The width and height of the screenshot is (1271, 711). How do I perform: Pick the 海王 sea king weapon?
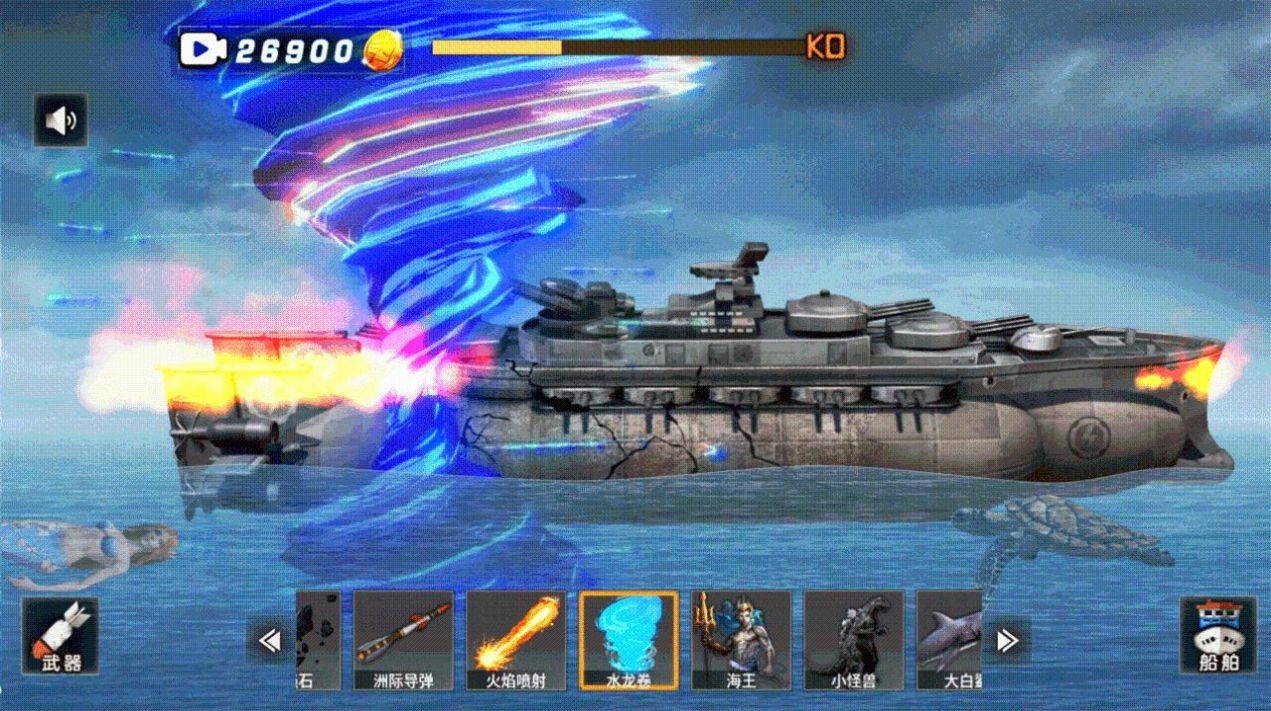point(741,640)
